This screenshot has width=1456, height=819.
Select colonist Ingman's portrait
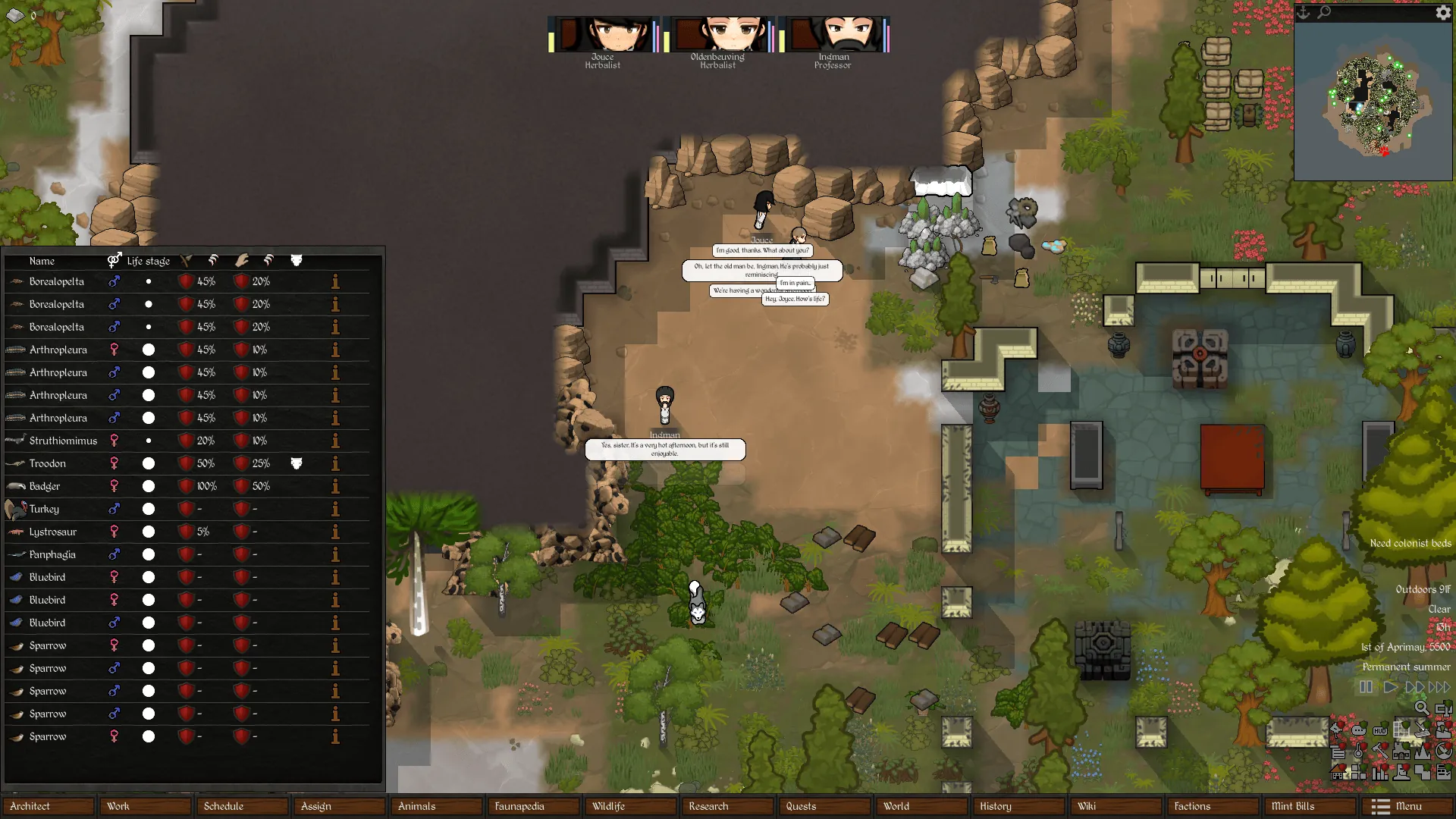(833, 36)
